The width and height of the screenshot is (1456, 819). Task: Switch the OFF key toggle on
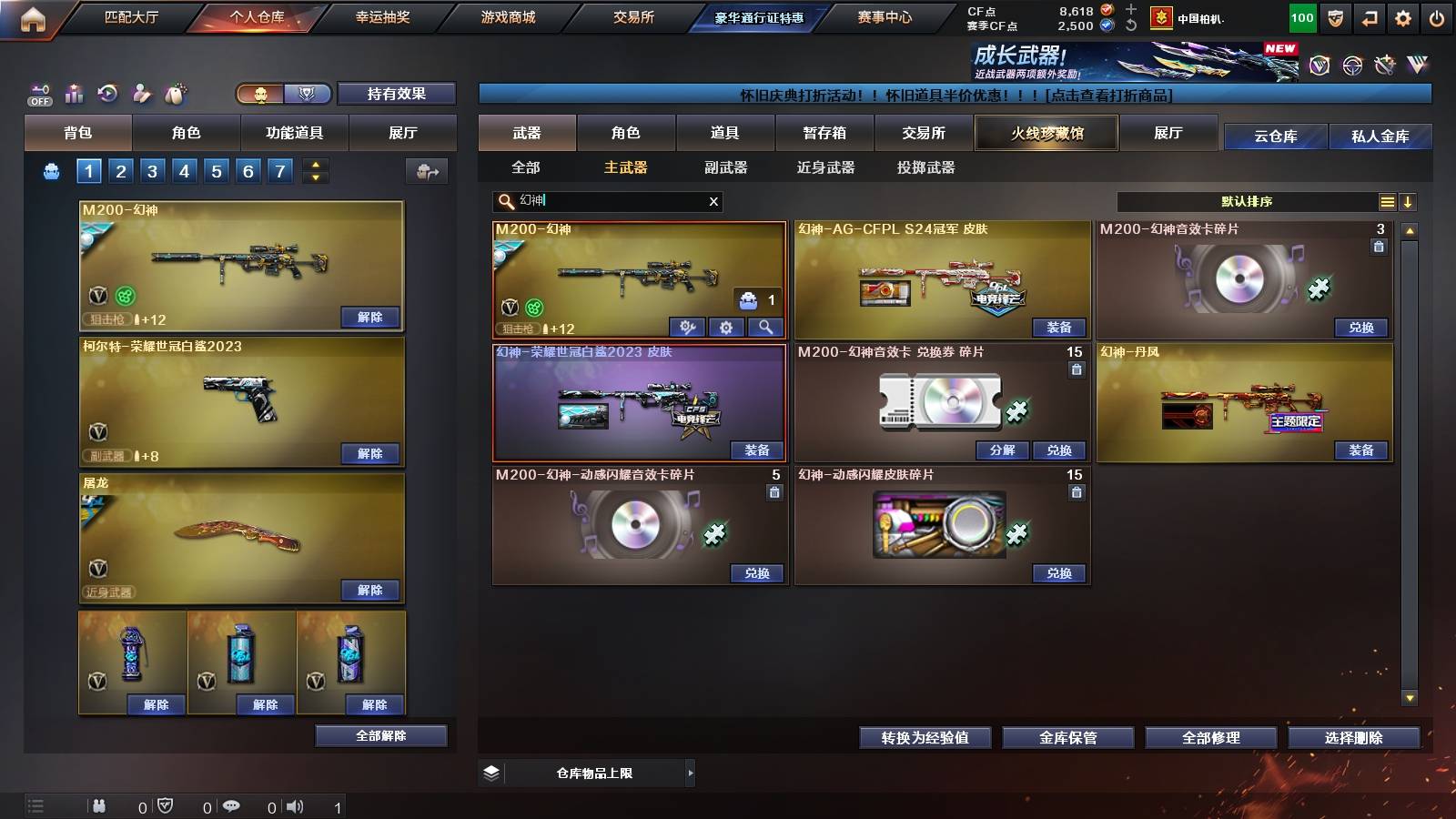point(39,94)
